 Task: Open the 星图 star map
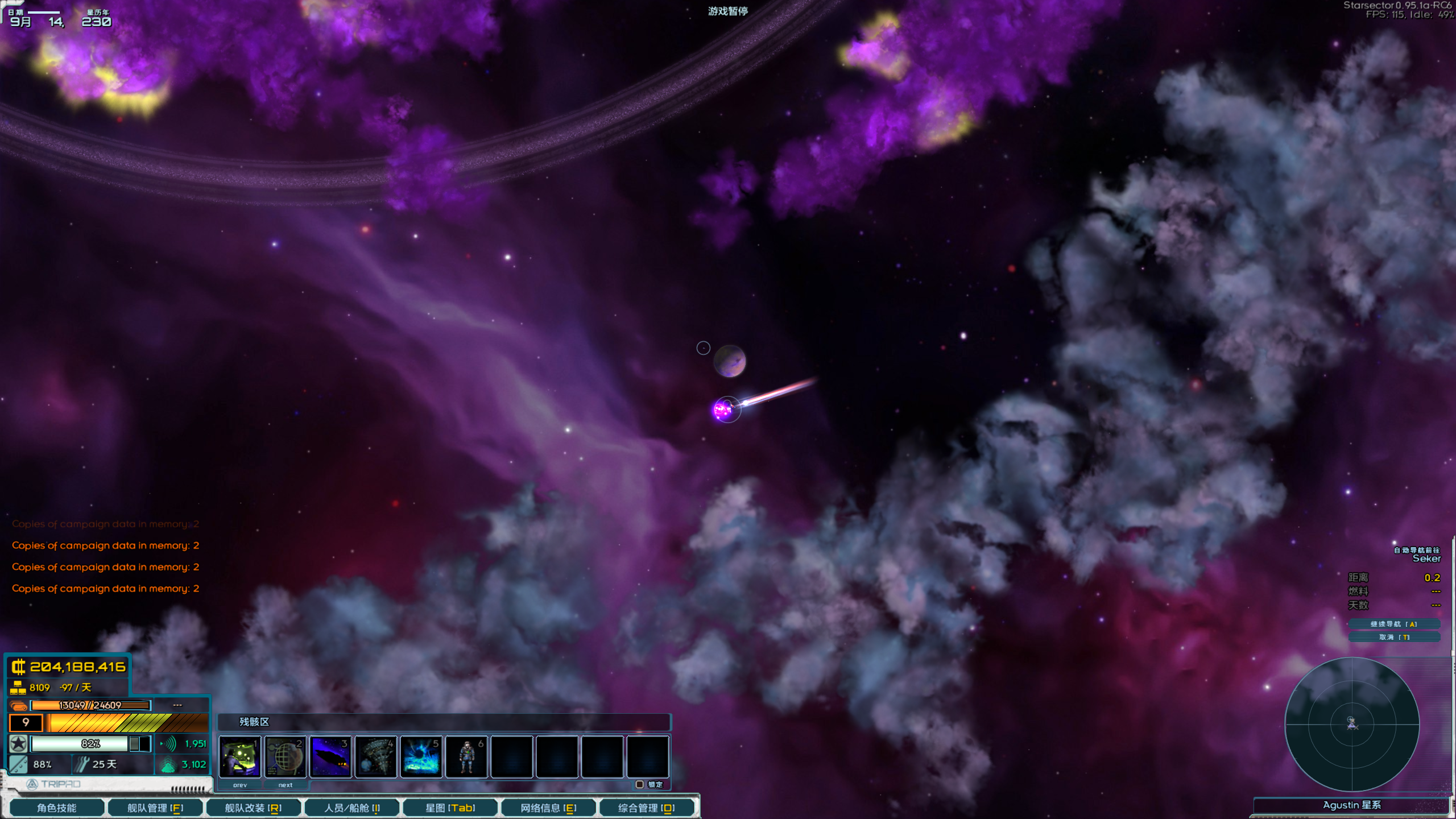pos(450,808)
